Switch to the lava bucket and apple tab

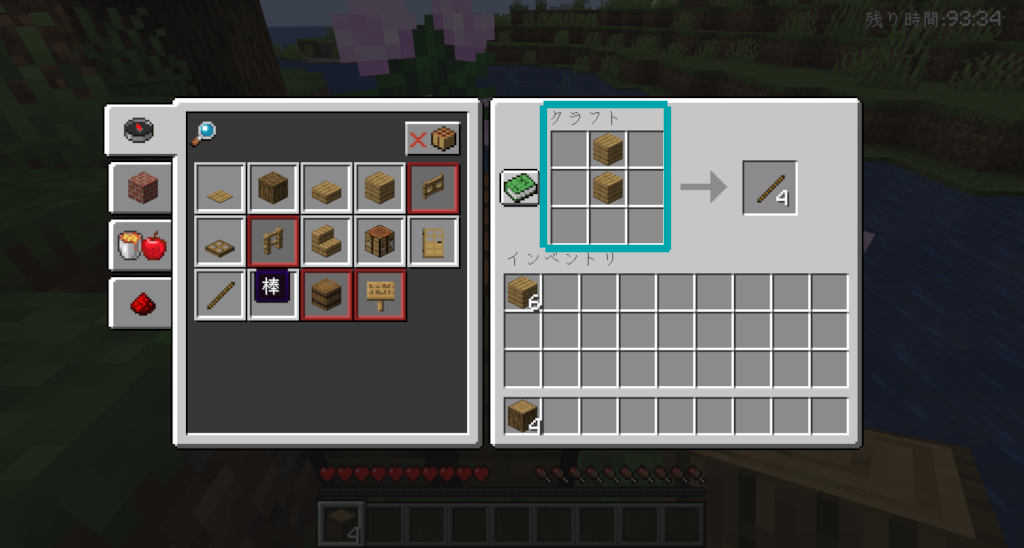[x=139, y=246]
